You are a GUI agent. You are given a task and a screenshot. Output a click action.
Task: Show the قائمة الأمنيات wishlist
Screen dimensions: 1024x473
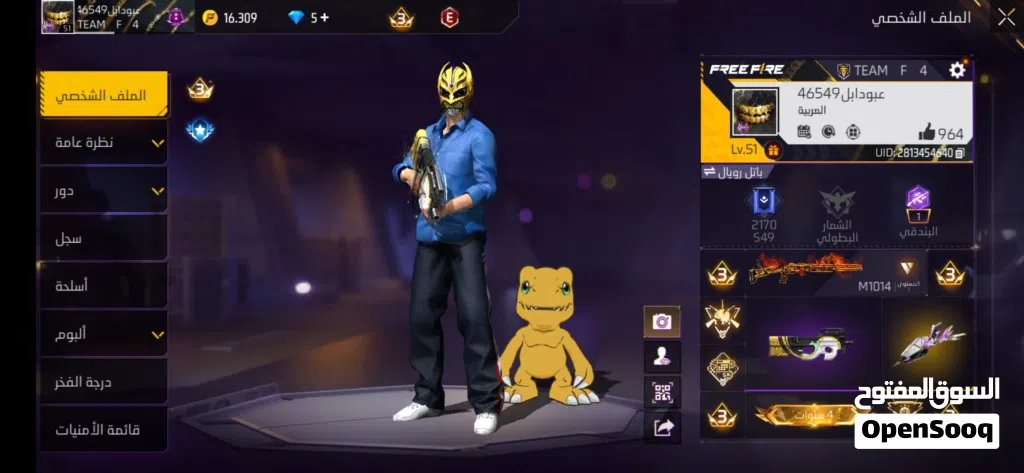(x=102, y=429)
